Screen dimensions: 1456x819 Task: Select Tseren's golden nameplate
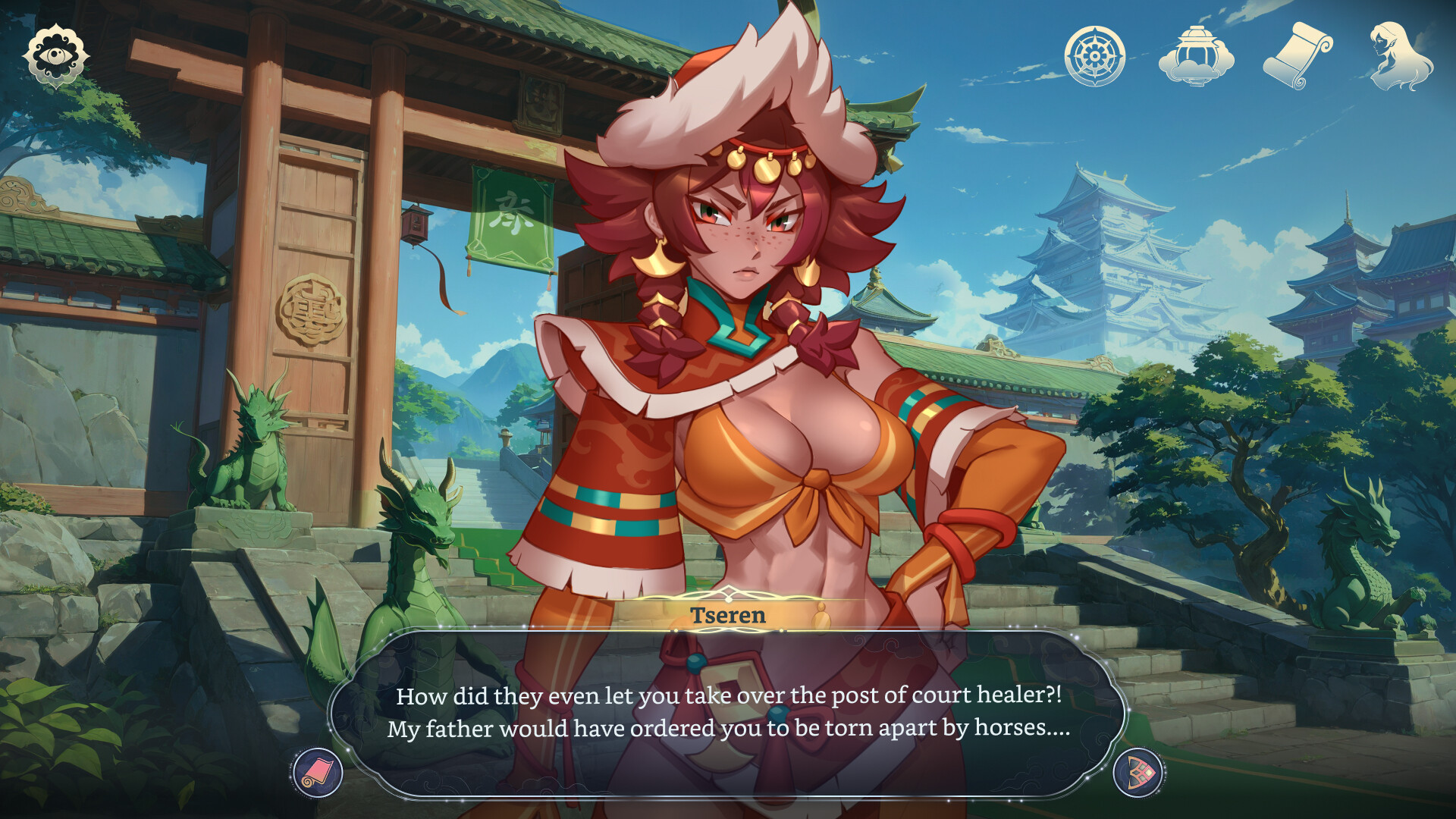pyautogui.click(x=726, y=616)
